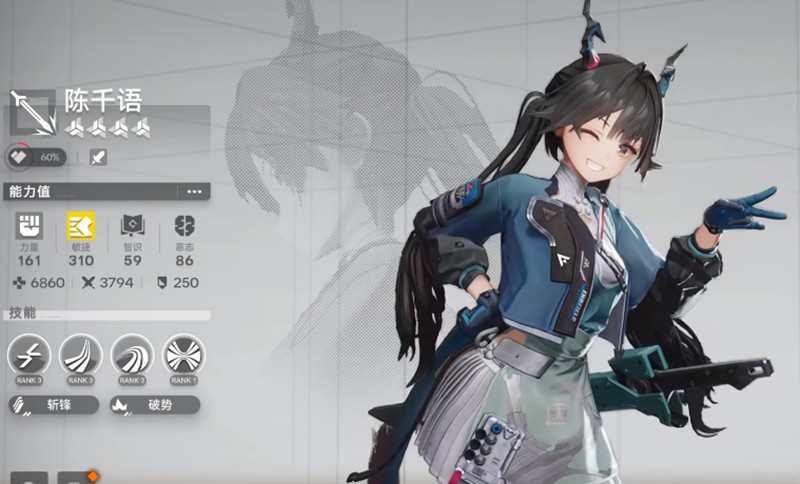Open the 破势 talent button
The image size is (800, 484).
[156, 405]
